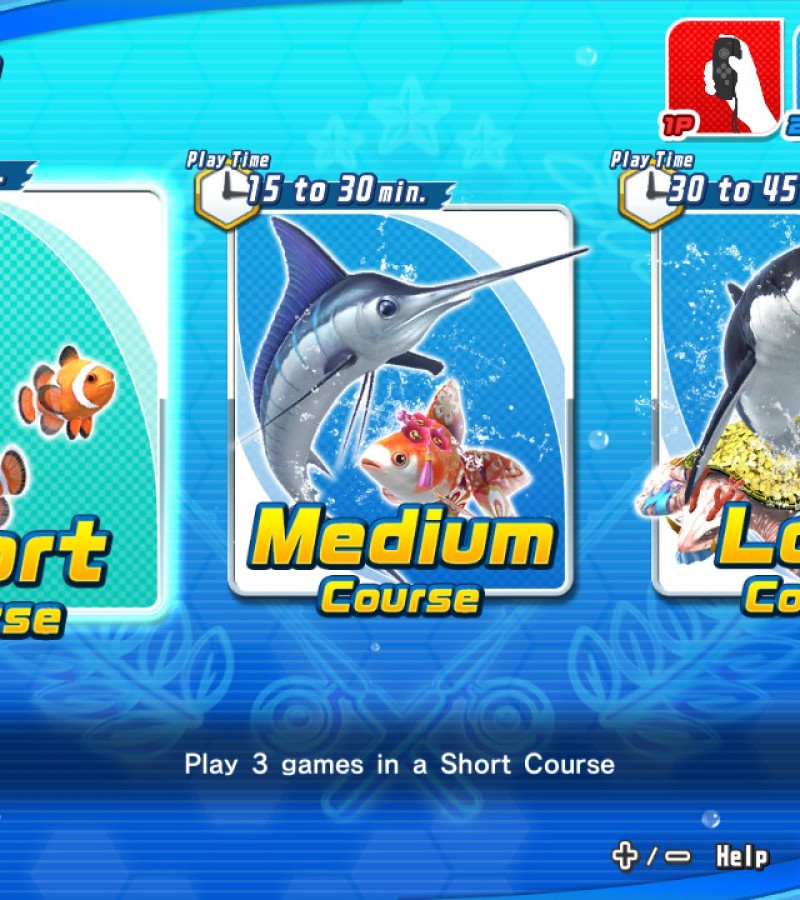Click the red 1P controller icon
The width and height of the screenshot is (800, 900).
(724, 77)
